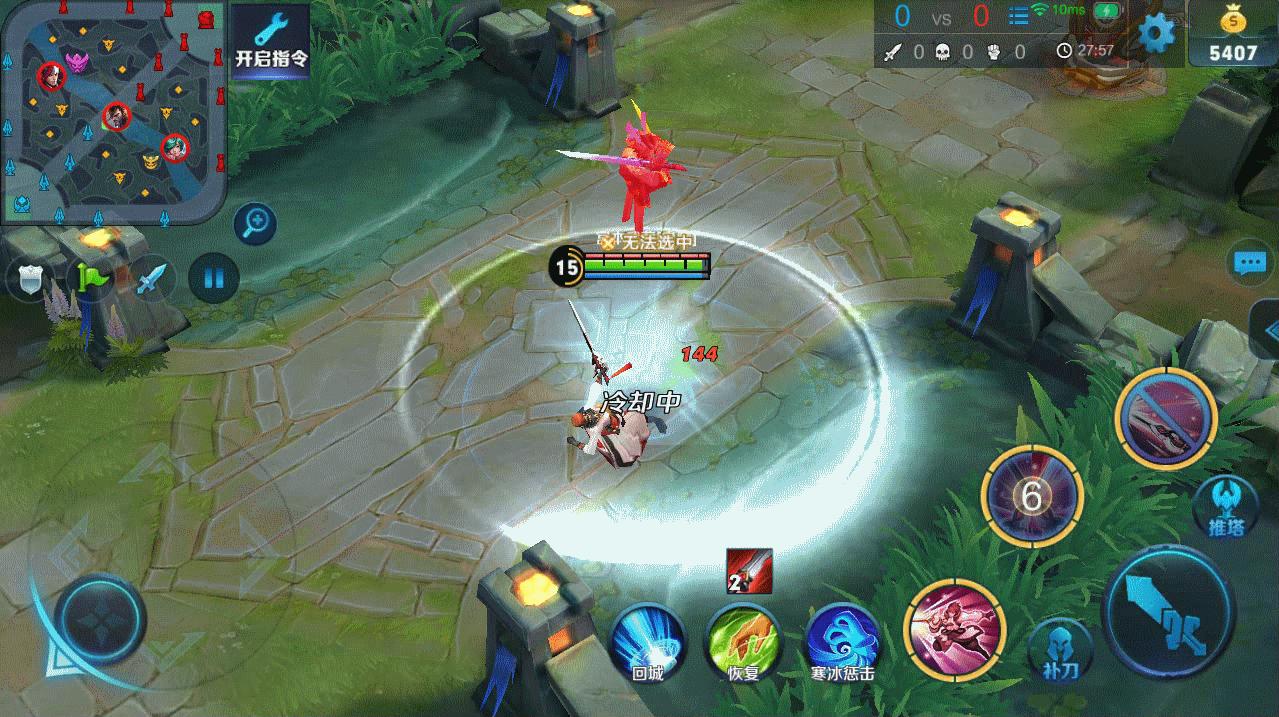Use the red blade item active icon
This screenshot has height=717, width=1279.
[x=749, y=571]
